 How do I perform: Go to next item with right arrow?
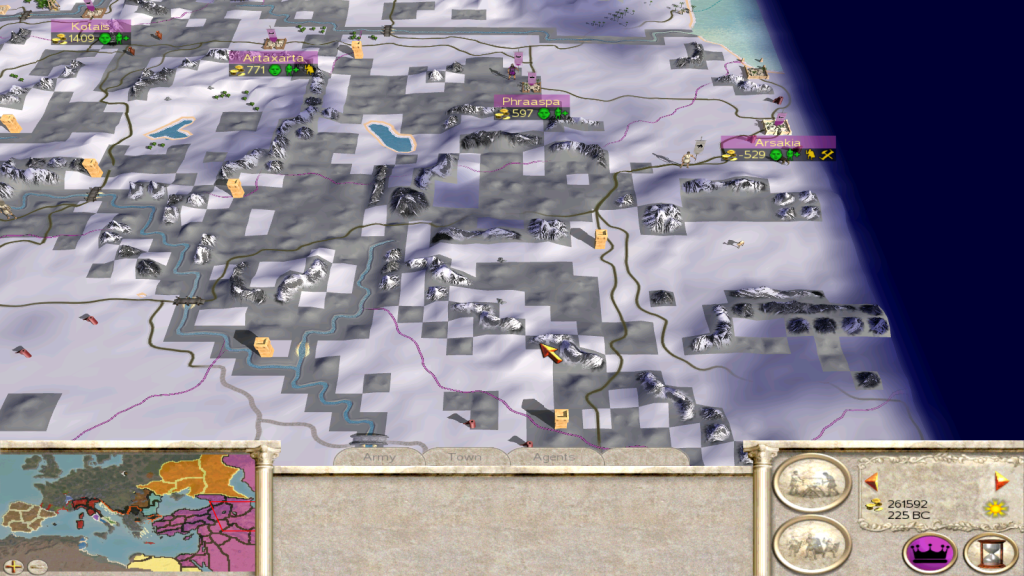click(999, 481)
